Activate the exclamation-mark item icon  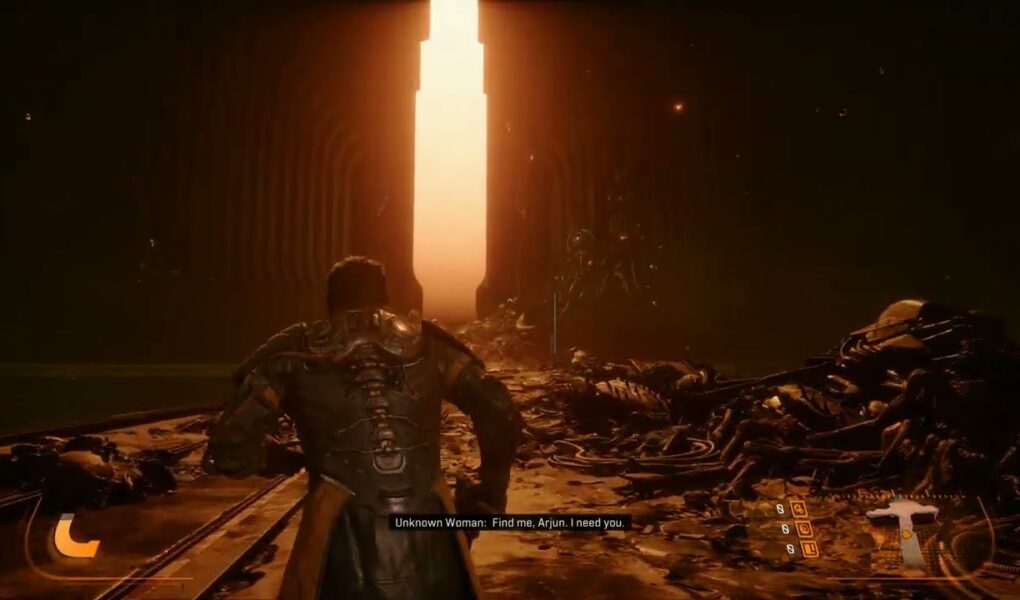[809, 548]
